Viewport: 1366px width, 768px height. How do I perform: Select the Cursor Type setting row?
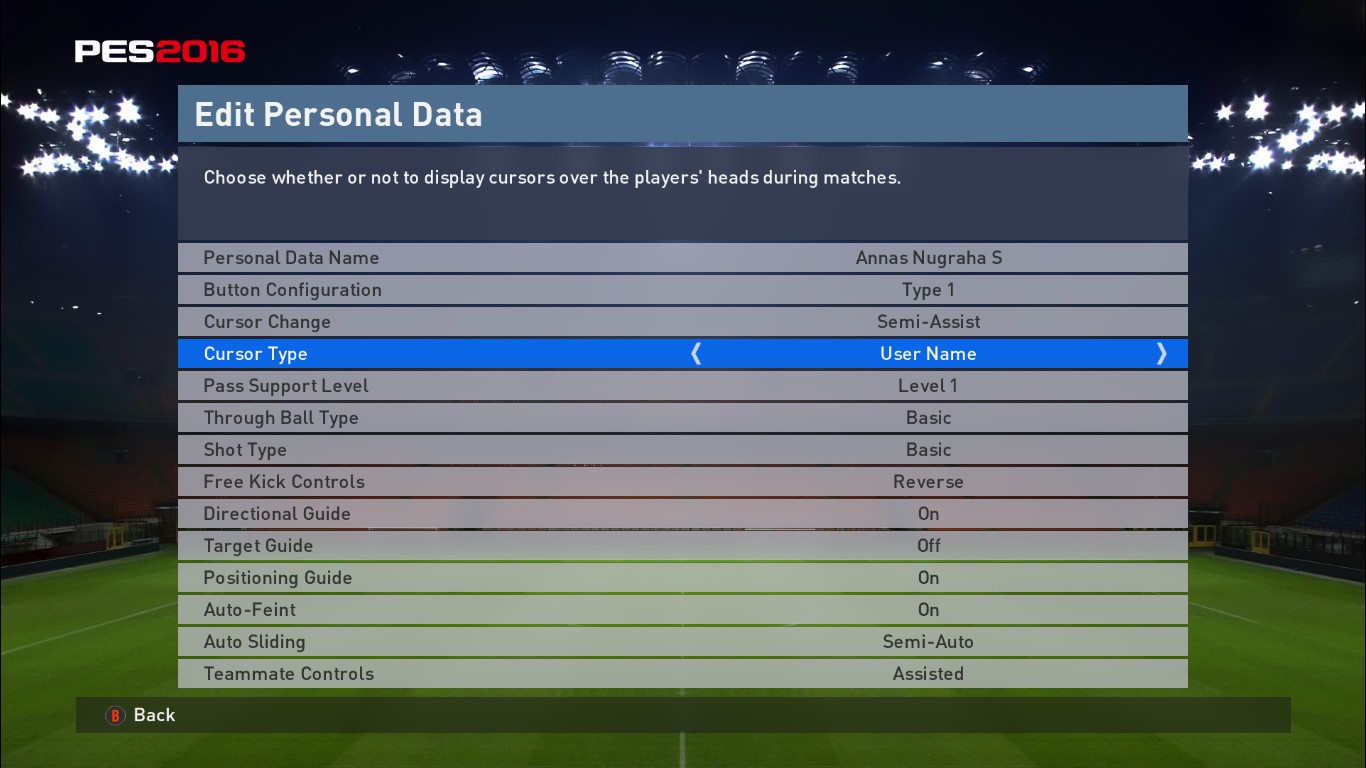point(683,353)
